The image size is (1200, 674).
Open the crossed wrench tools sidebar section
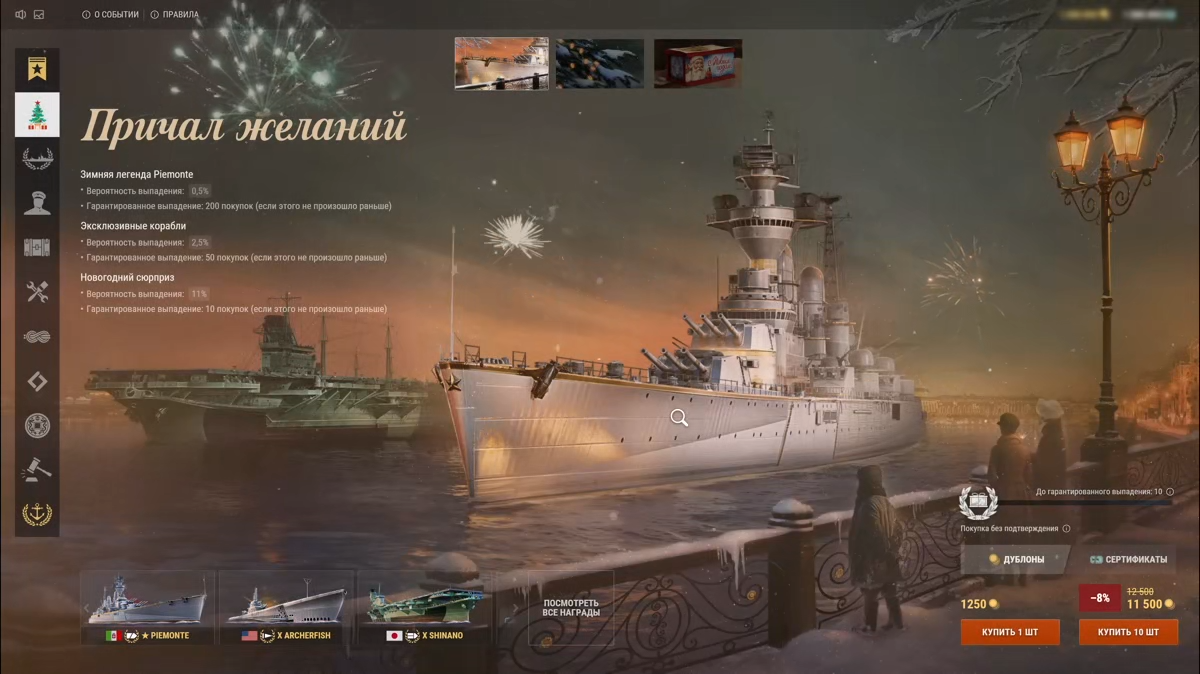(x=37, y=292)
